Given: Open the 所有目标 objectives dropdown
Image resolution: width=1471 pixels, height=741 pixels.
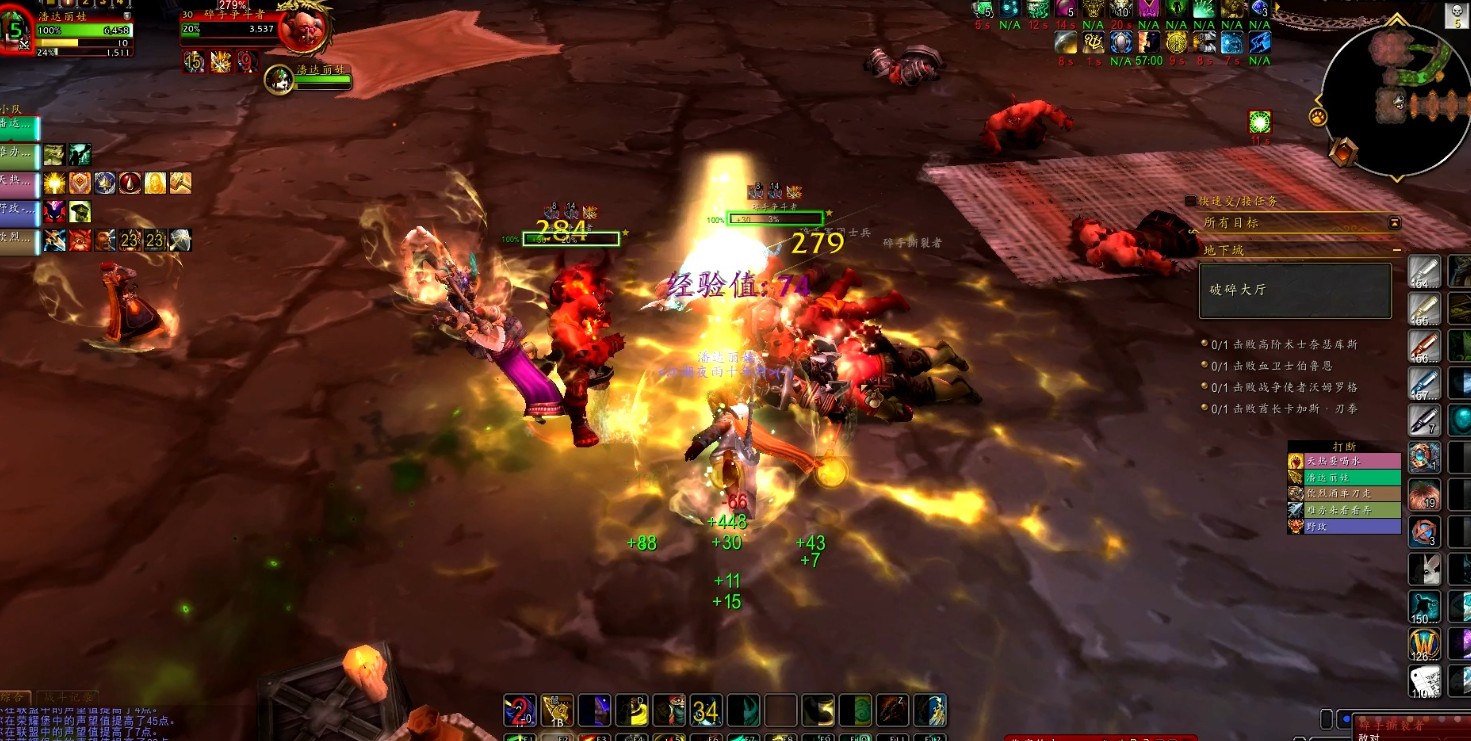Looking at the screenshot, I should (x=1394, y=223).
